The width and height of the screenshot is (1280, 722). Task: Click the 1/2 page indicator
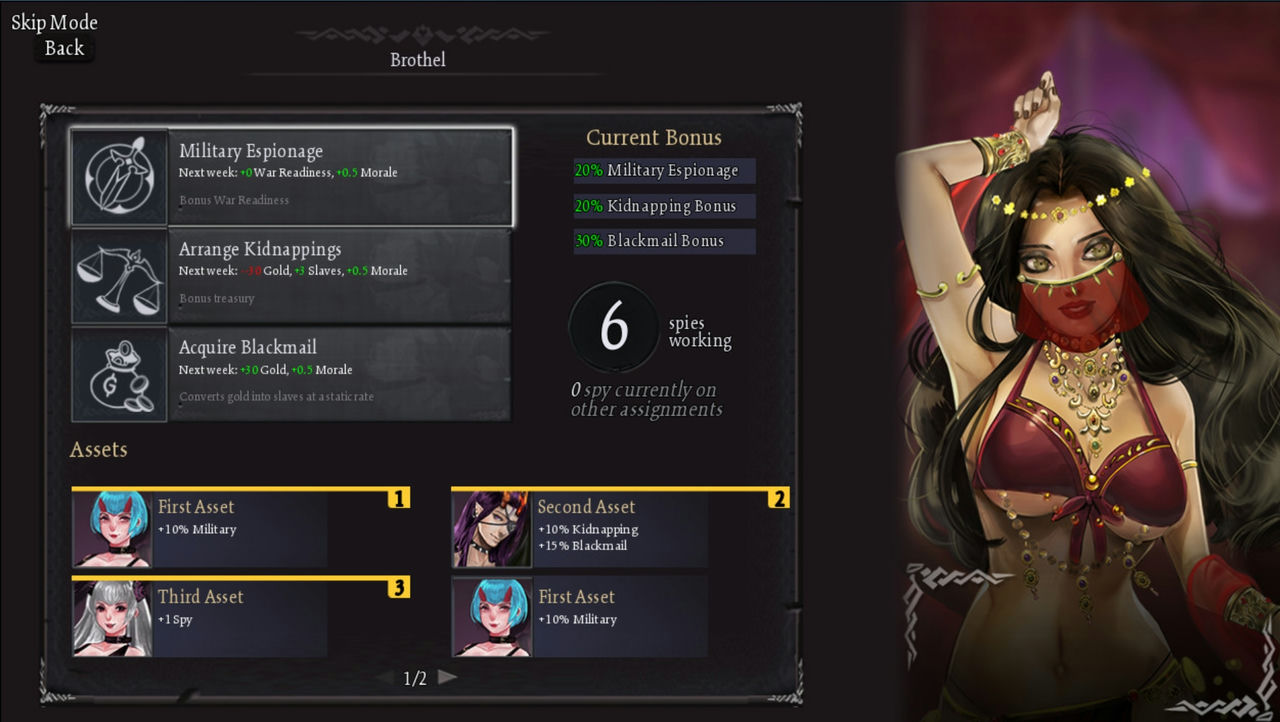pyautogui.click(x=414, y=677)
